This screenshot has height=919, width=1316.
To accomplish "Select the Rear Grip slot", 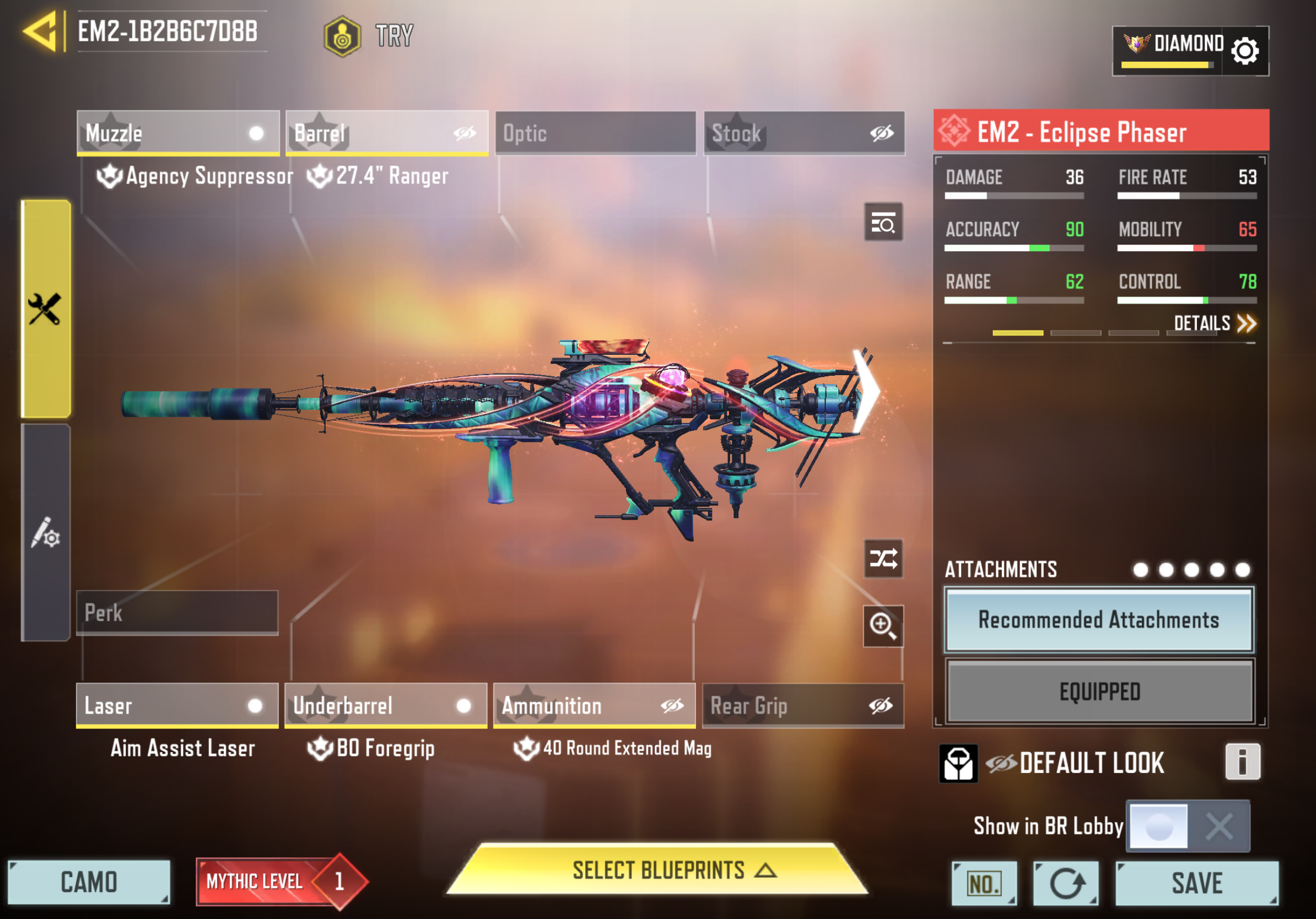I will click(803, 705).
